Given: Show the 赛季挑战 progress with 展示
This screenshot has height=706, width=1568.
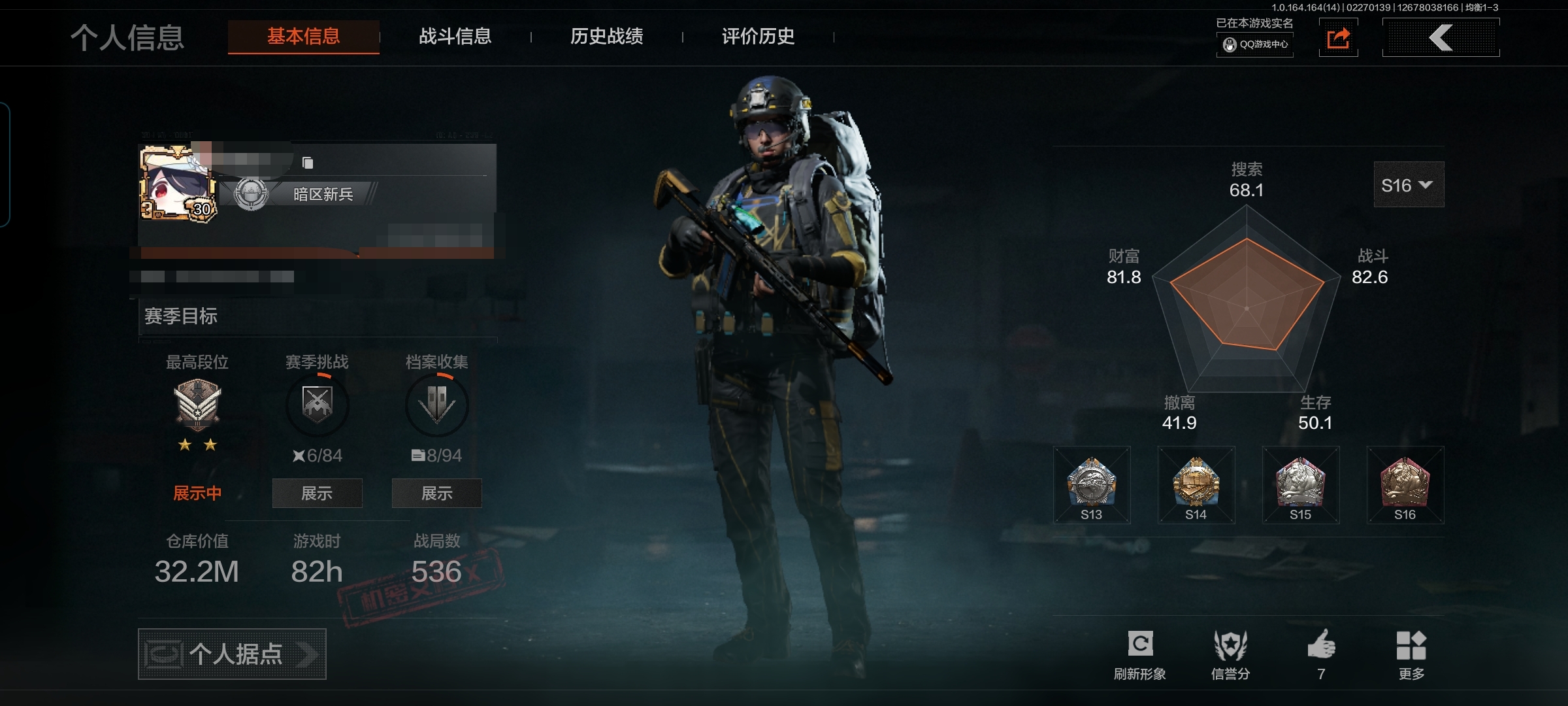Looking at the screenshot, I should 317,493.
